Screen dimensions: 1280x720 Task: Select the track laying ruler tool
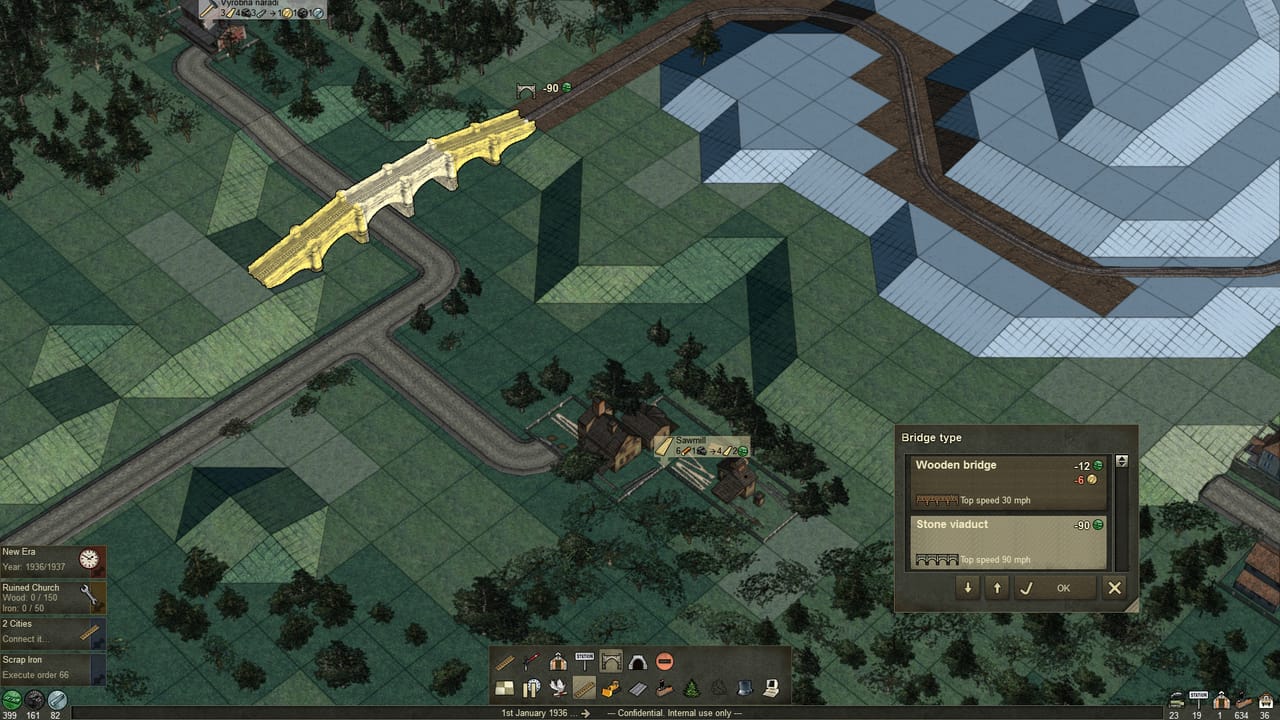pyautogui.click(x=505, y=661)
